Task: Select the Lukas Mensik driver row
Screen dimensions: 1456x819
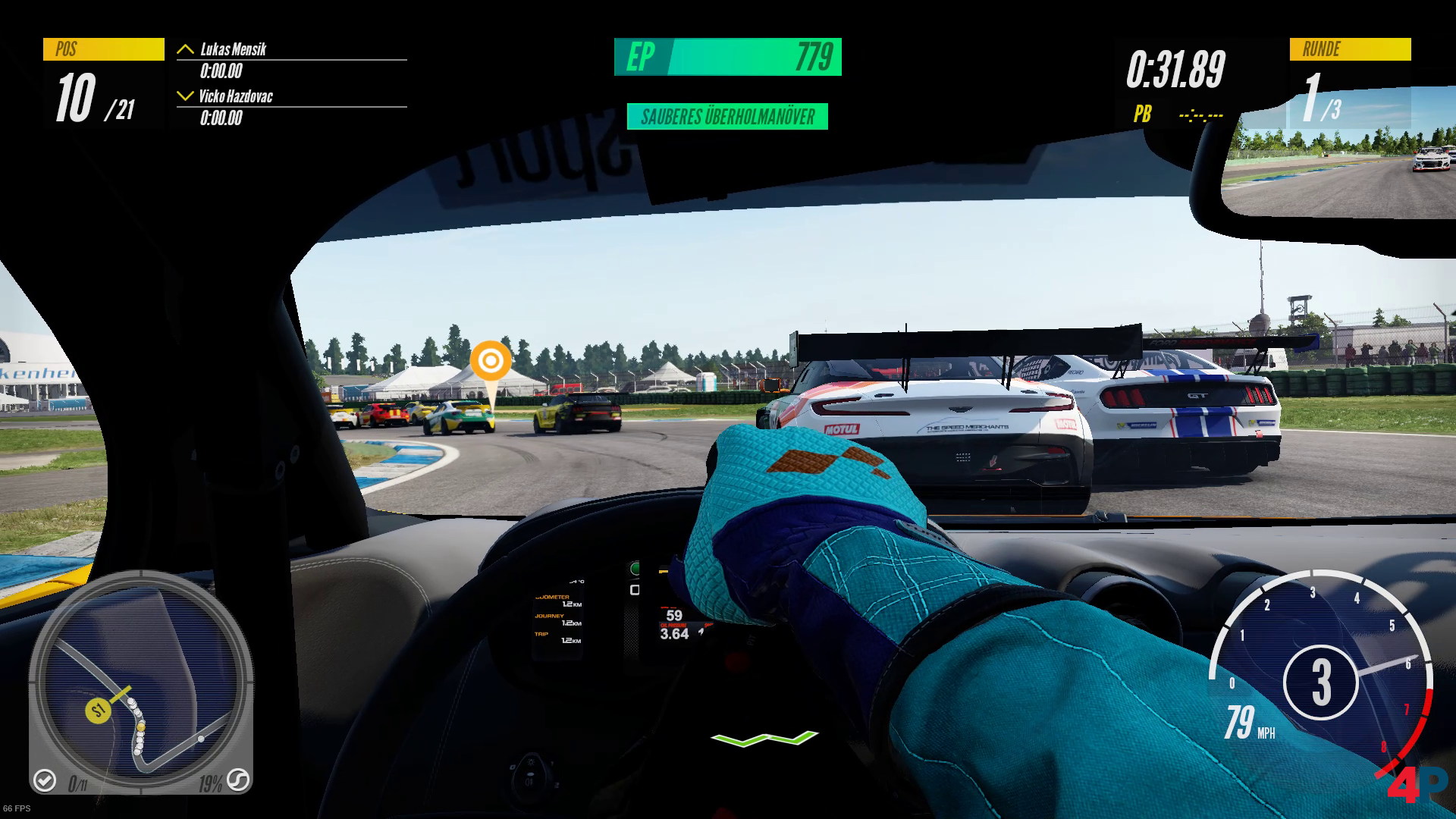Action: point(291,60)
